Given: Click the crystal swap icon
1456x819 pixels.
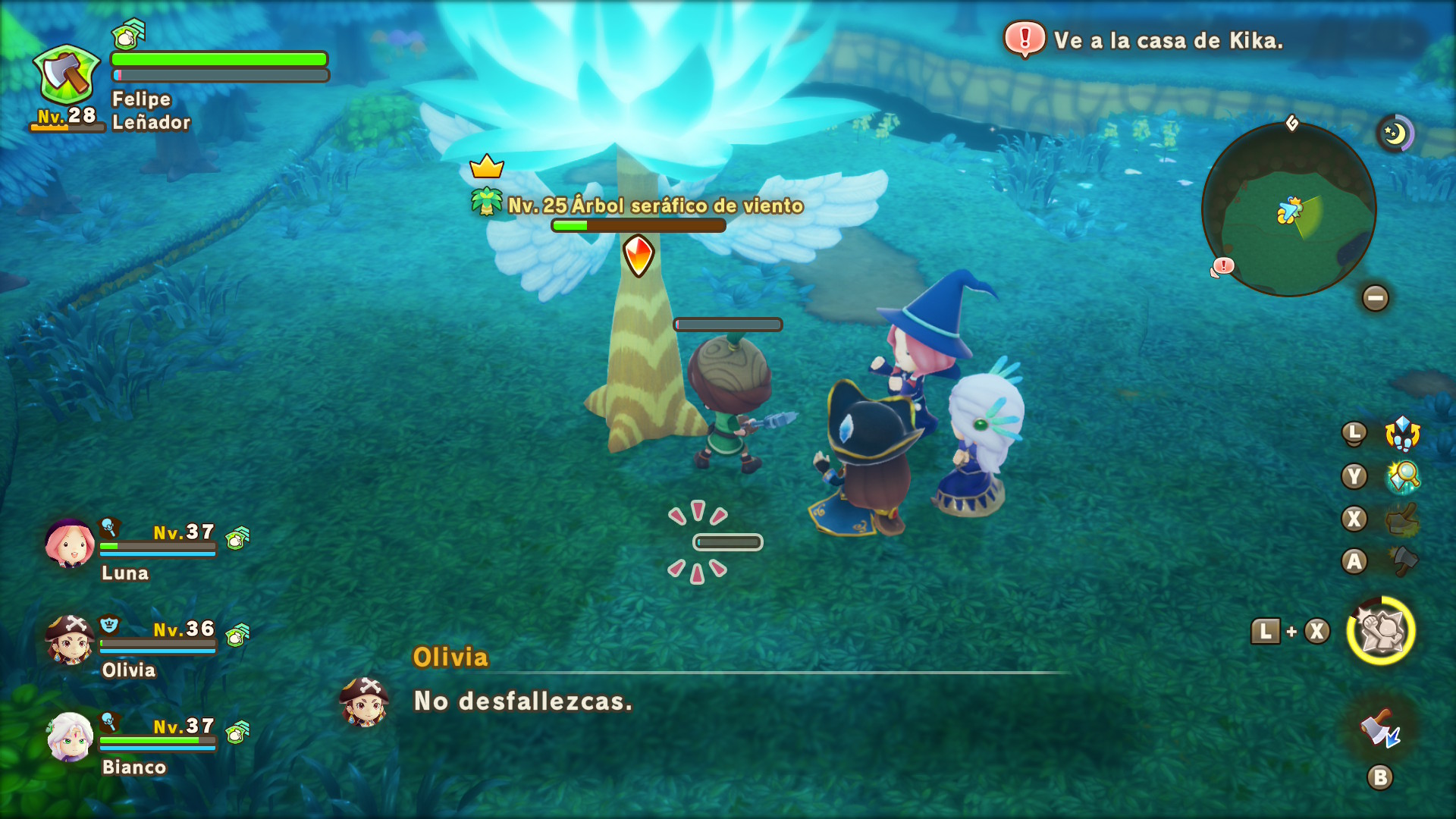Looking at the screenshot, I should 1402,434.
